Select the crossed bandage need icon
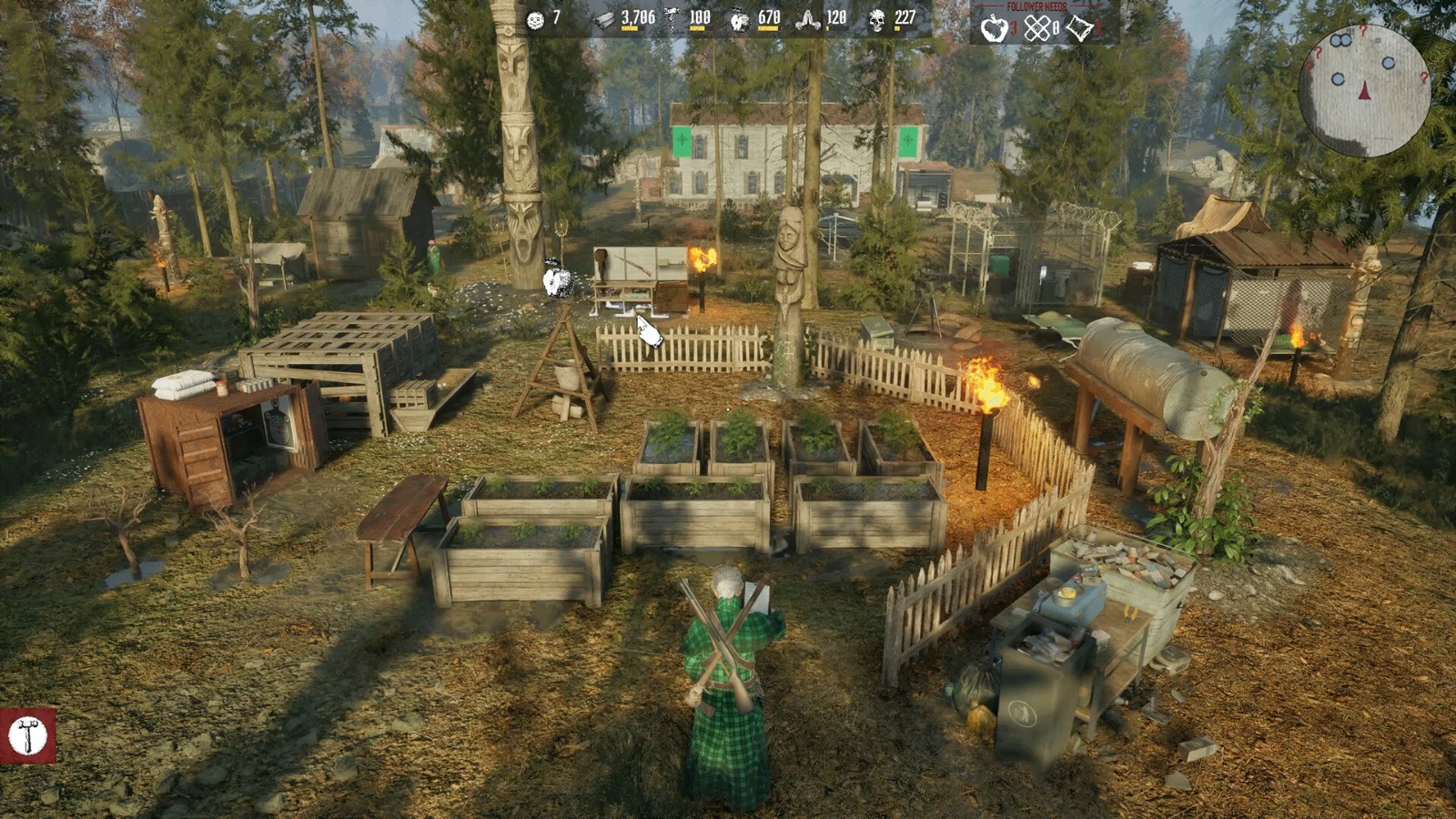 [x=1036, y=29]
